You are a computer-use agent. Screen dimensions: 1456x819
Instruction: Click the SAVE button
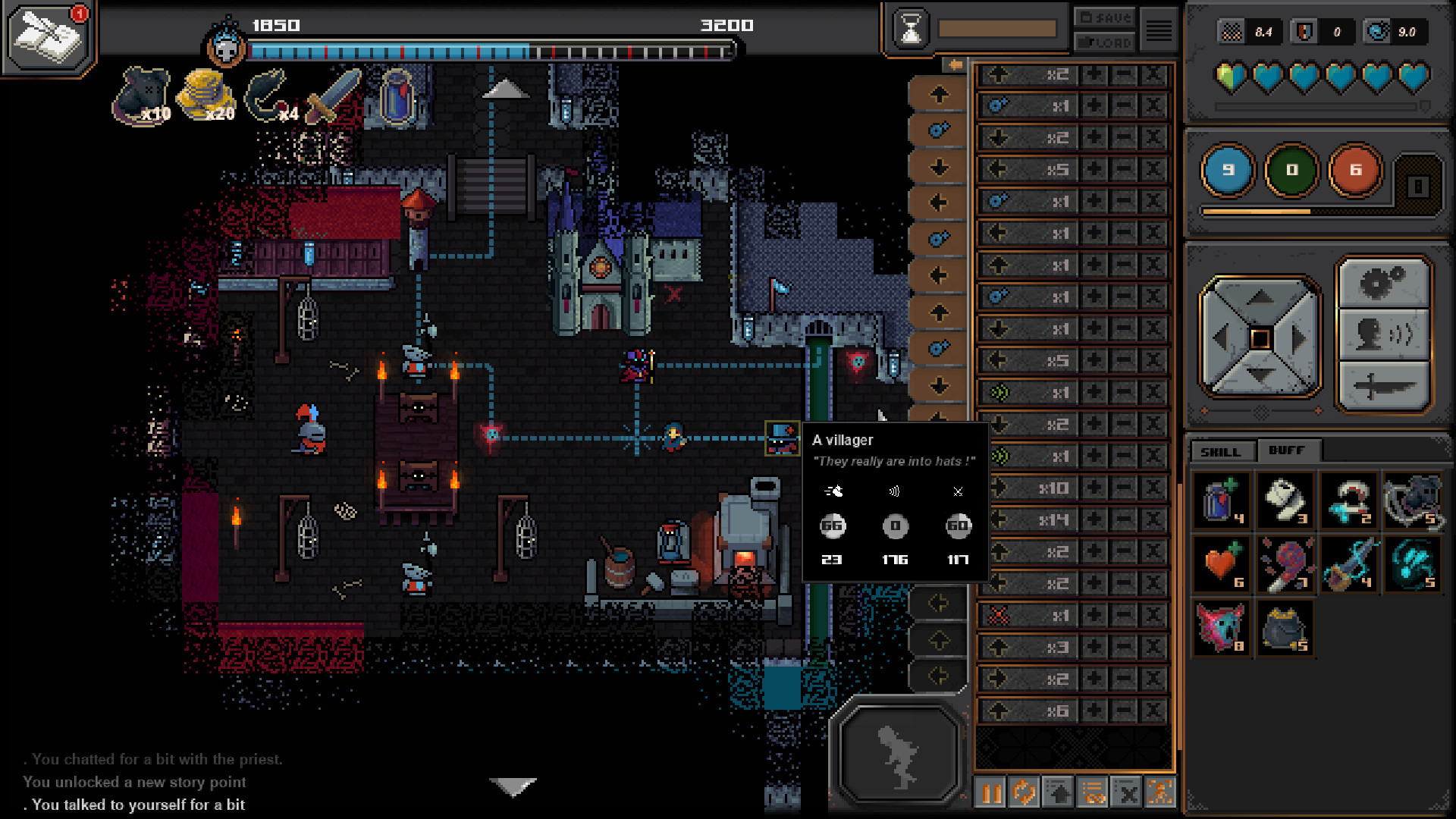pyautogui.click(x=1104, y=17)
